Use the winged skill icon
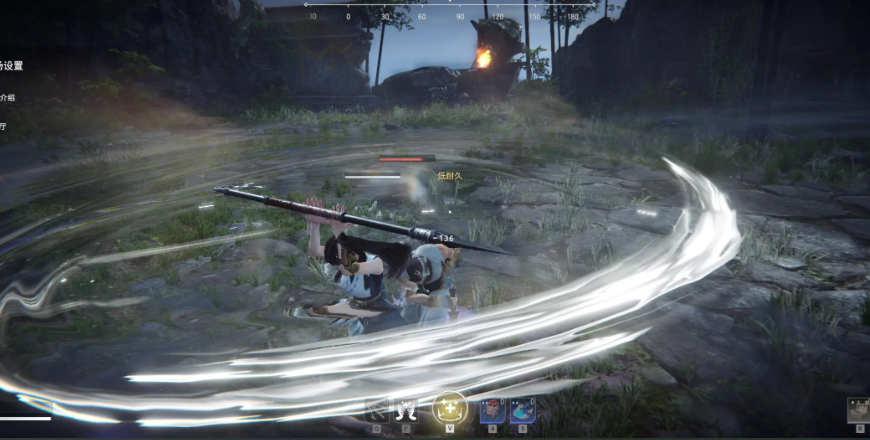The height and width of the screenshot is (440, 870). 407,409
